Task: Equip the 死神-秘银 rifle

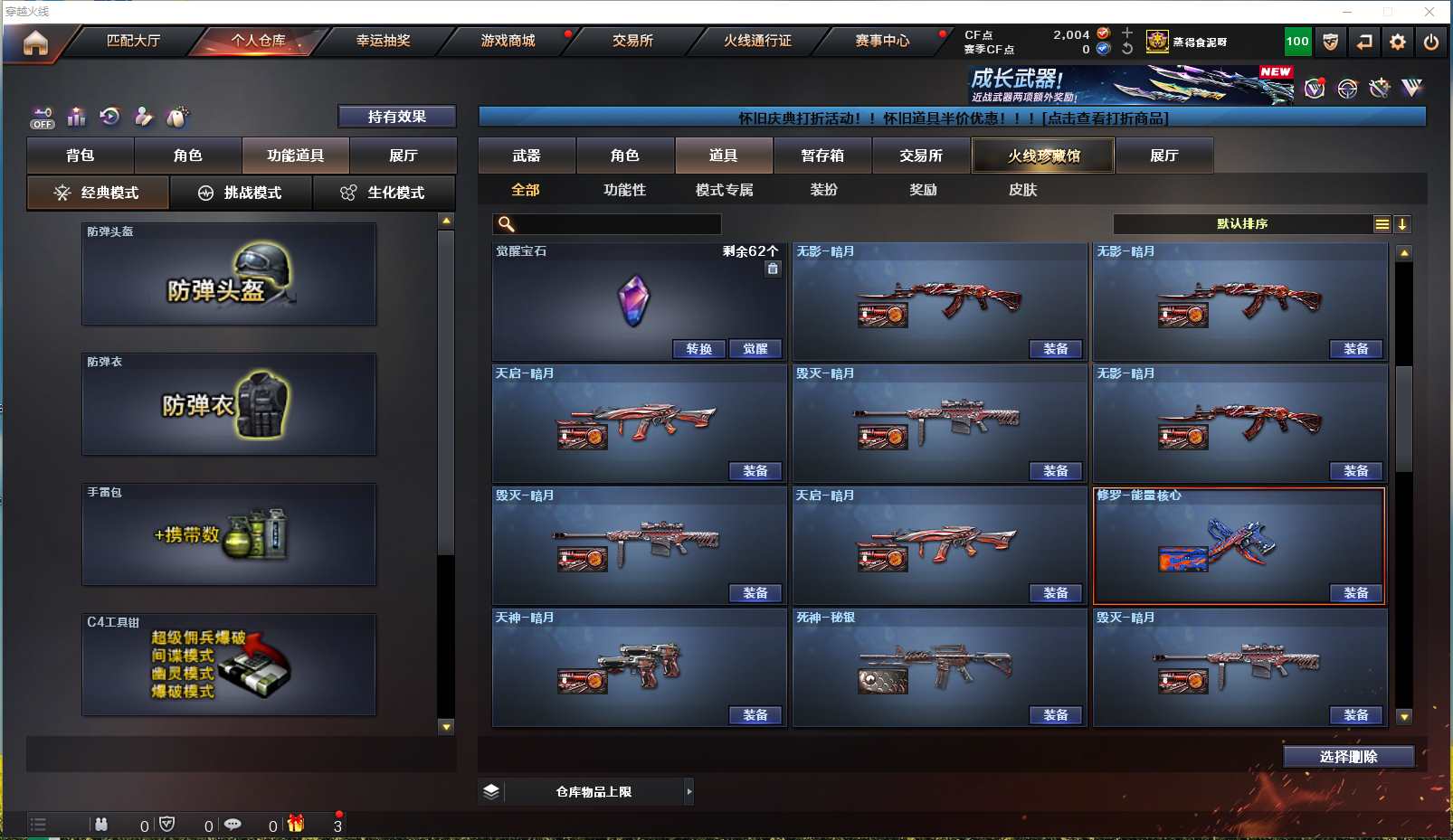Action: (1056, 715)
